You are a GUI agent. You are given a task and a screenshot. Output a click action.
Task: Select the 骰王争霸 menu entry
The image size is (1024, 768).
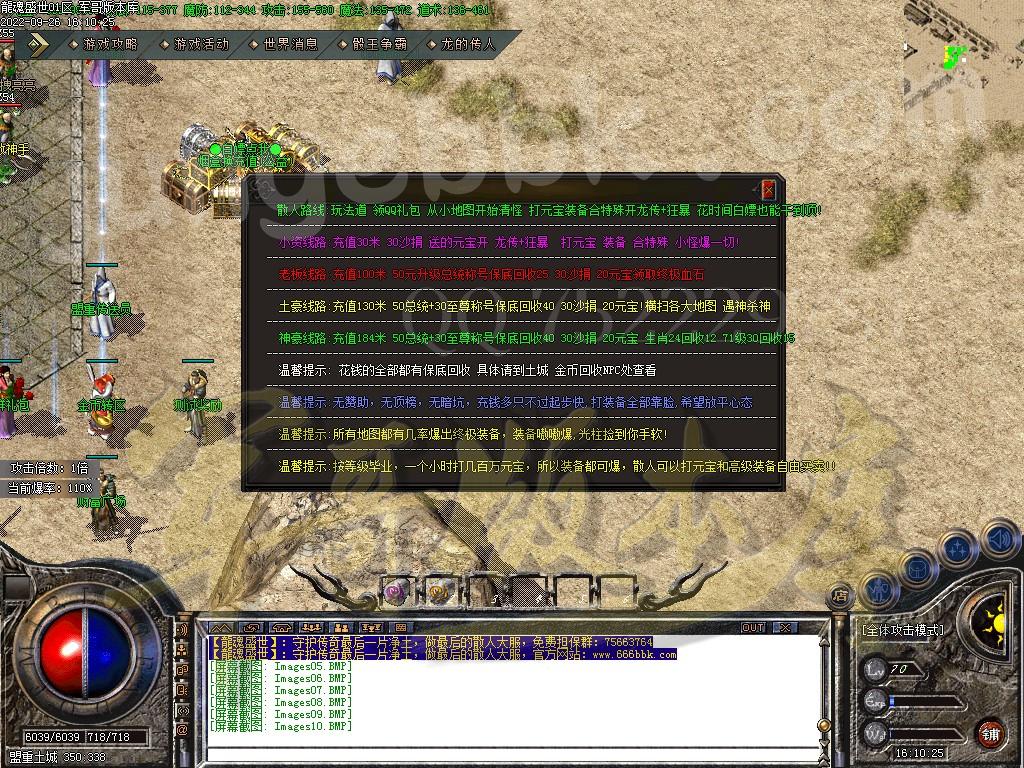pyautogui.click(x=379, y=44)
